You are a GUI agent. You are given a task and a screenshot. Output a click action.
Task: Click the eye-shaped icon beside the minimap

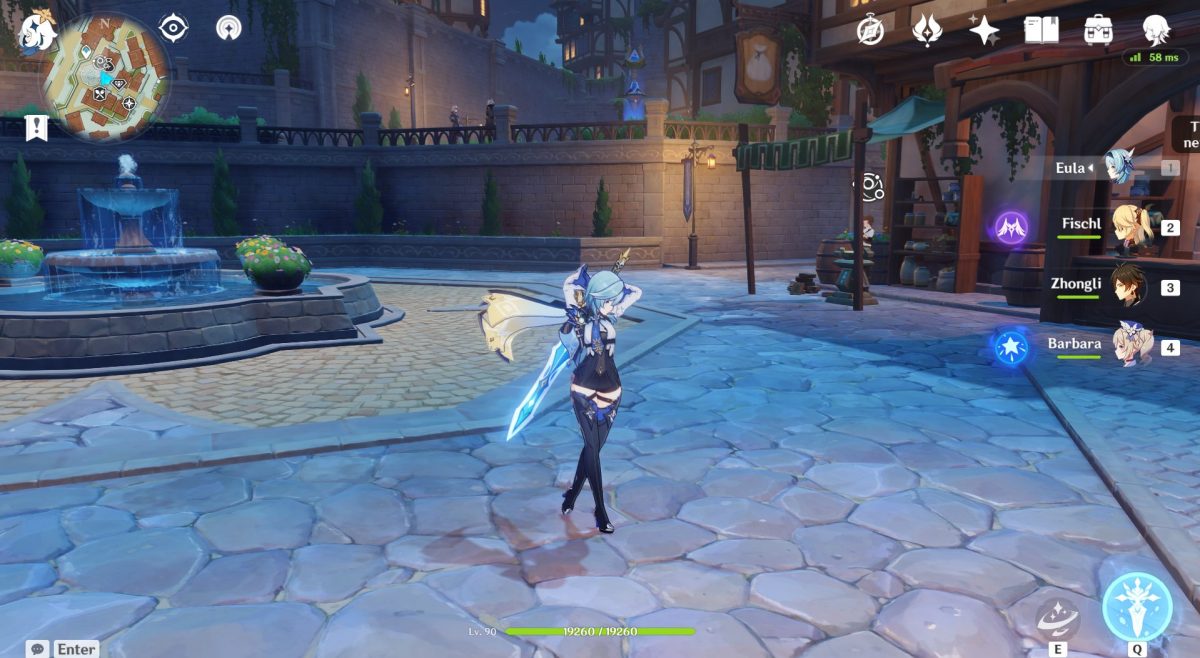(x=174, y=28)
